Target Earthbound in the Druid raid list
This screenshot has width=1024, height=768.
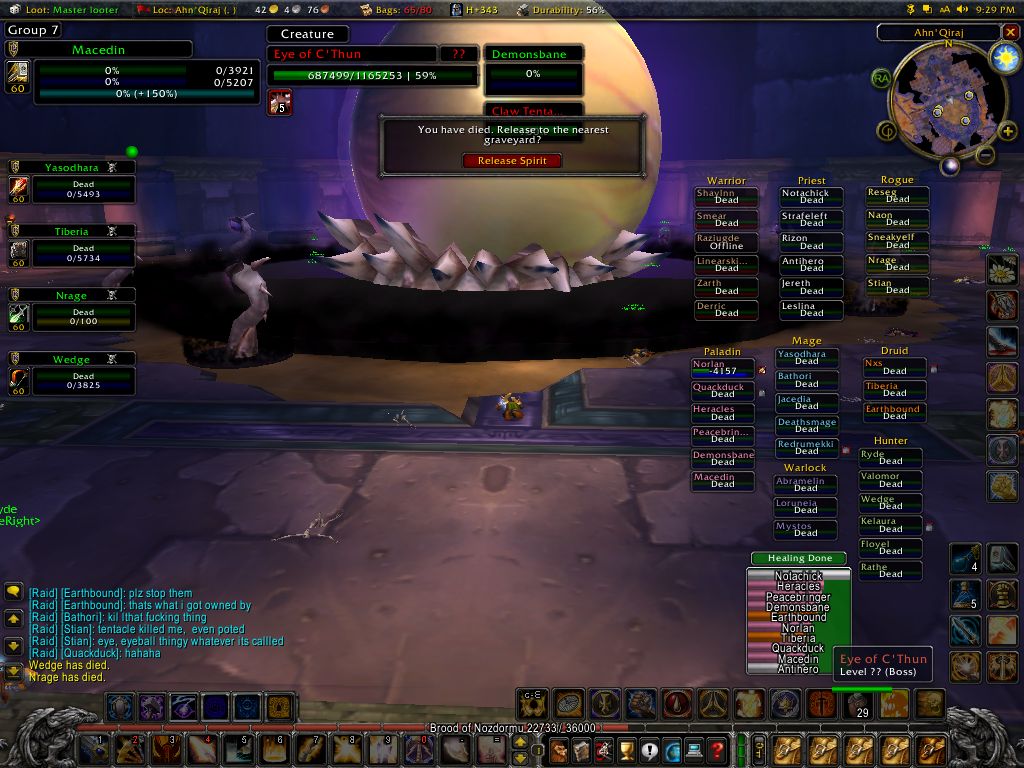pyautogui.click(x=894, y=412)
